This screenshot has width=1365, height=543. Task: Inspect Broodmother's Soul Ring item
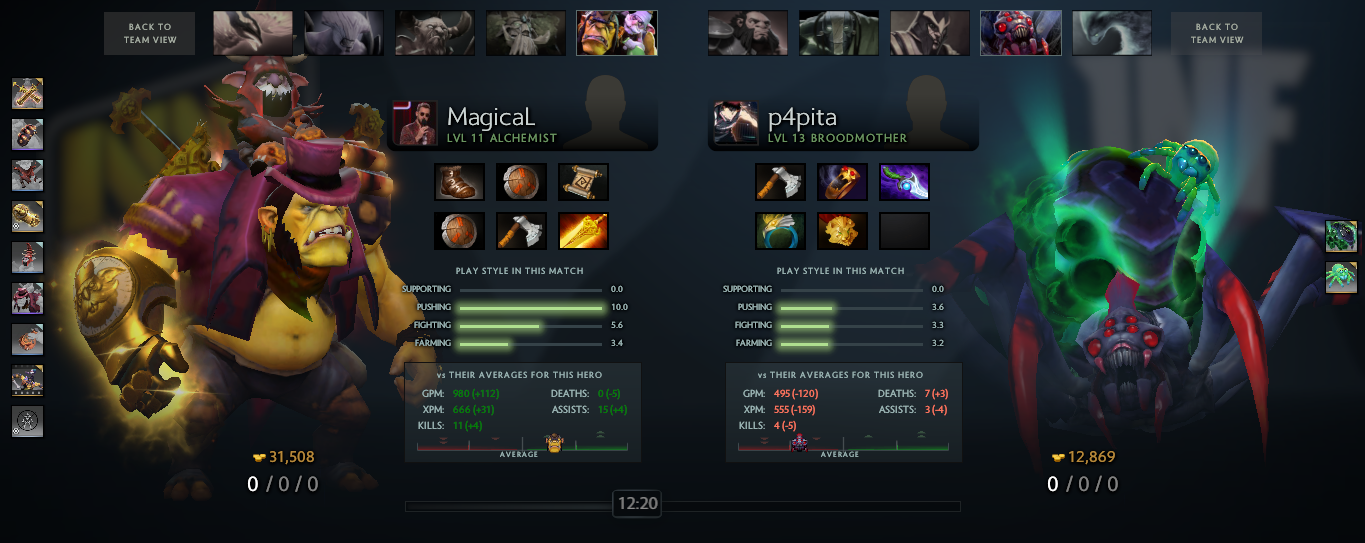[x=842, y=182]
